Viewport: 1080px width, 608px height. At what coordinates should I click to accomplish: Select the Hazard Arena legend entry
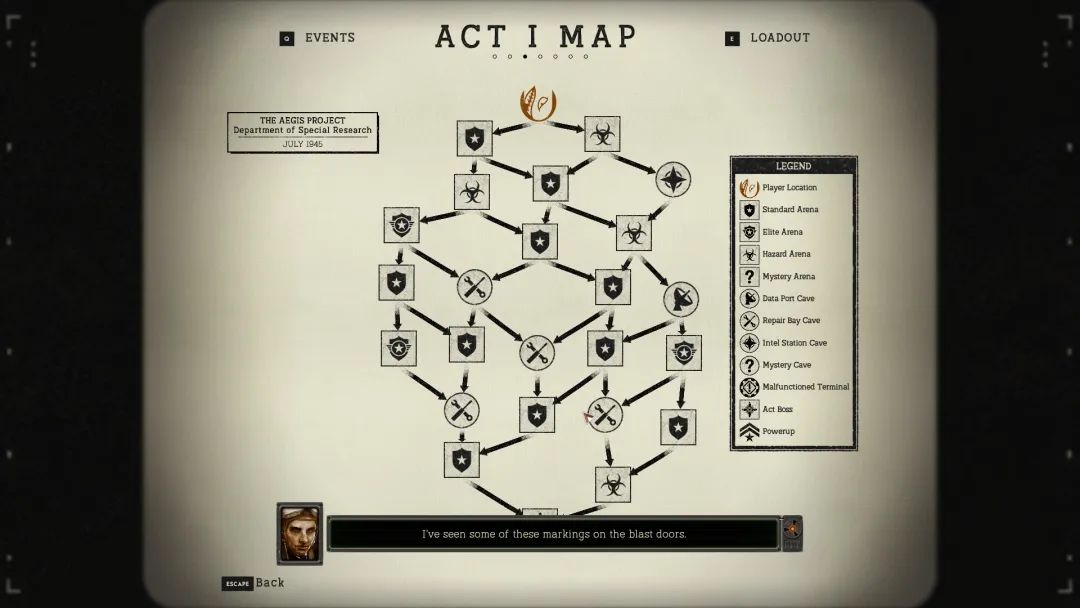tap(785, 254)
